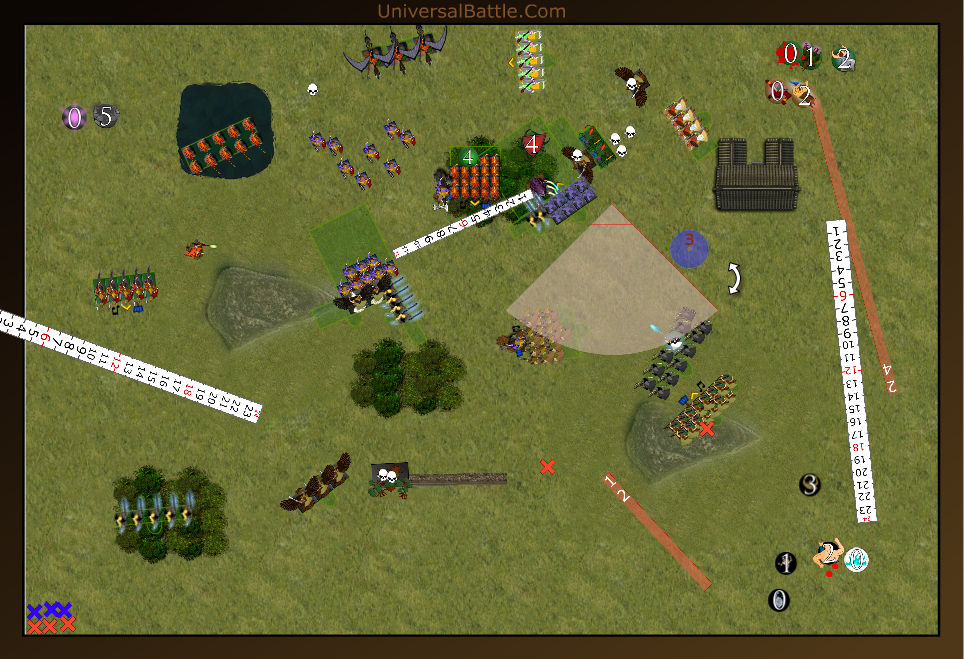
Task: Open the UniversalBattle.Com title link
Action: click(x=471, y=11)
